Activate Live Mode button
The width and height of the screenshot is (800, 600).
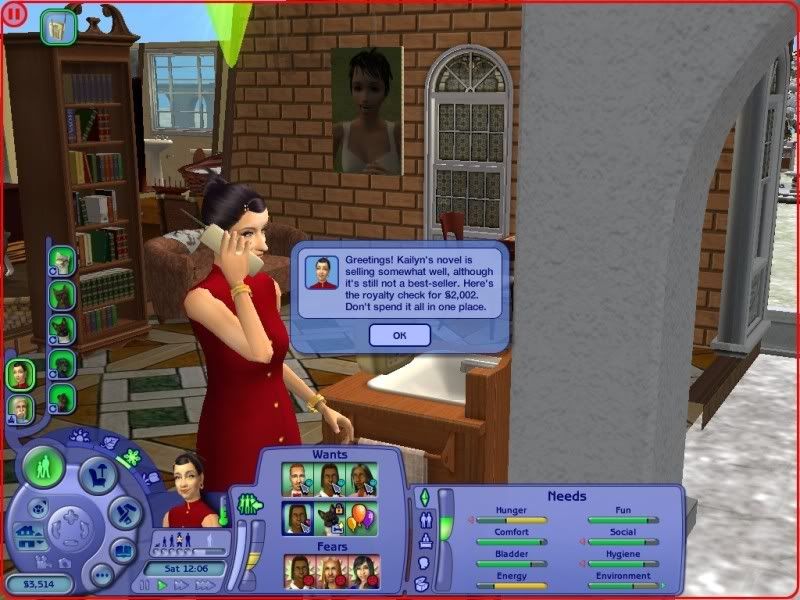point(44,468)
